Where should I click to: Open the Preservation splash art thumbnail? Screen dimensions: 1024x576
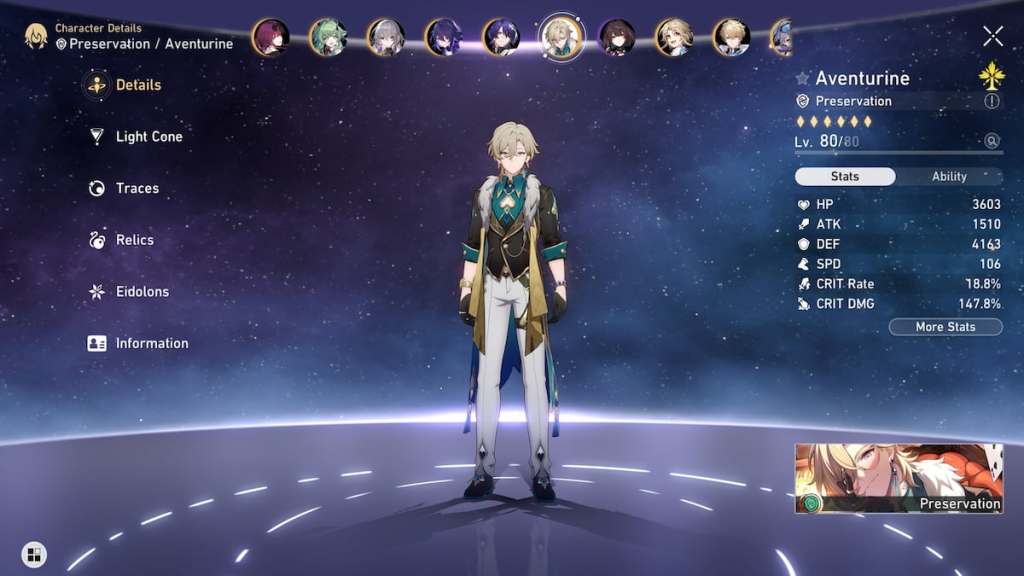899,479
